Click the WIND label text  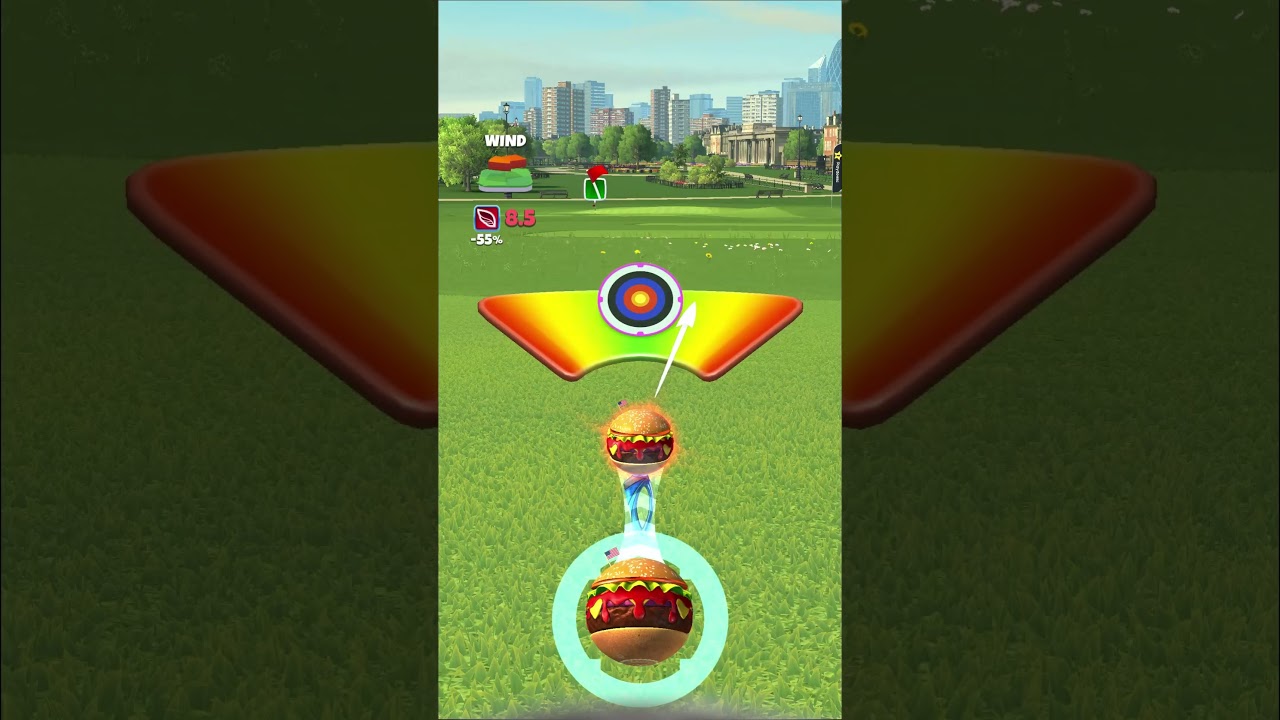[504, 141]
